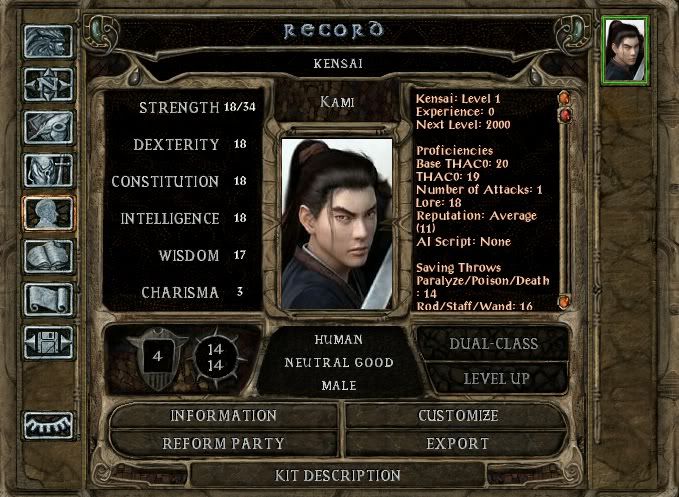Click the Customize button
The image size is (679, 497).
tap(457, 416)
